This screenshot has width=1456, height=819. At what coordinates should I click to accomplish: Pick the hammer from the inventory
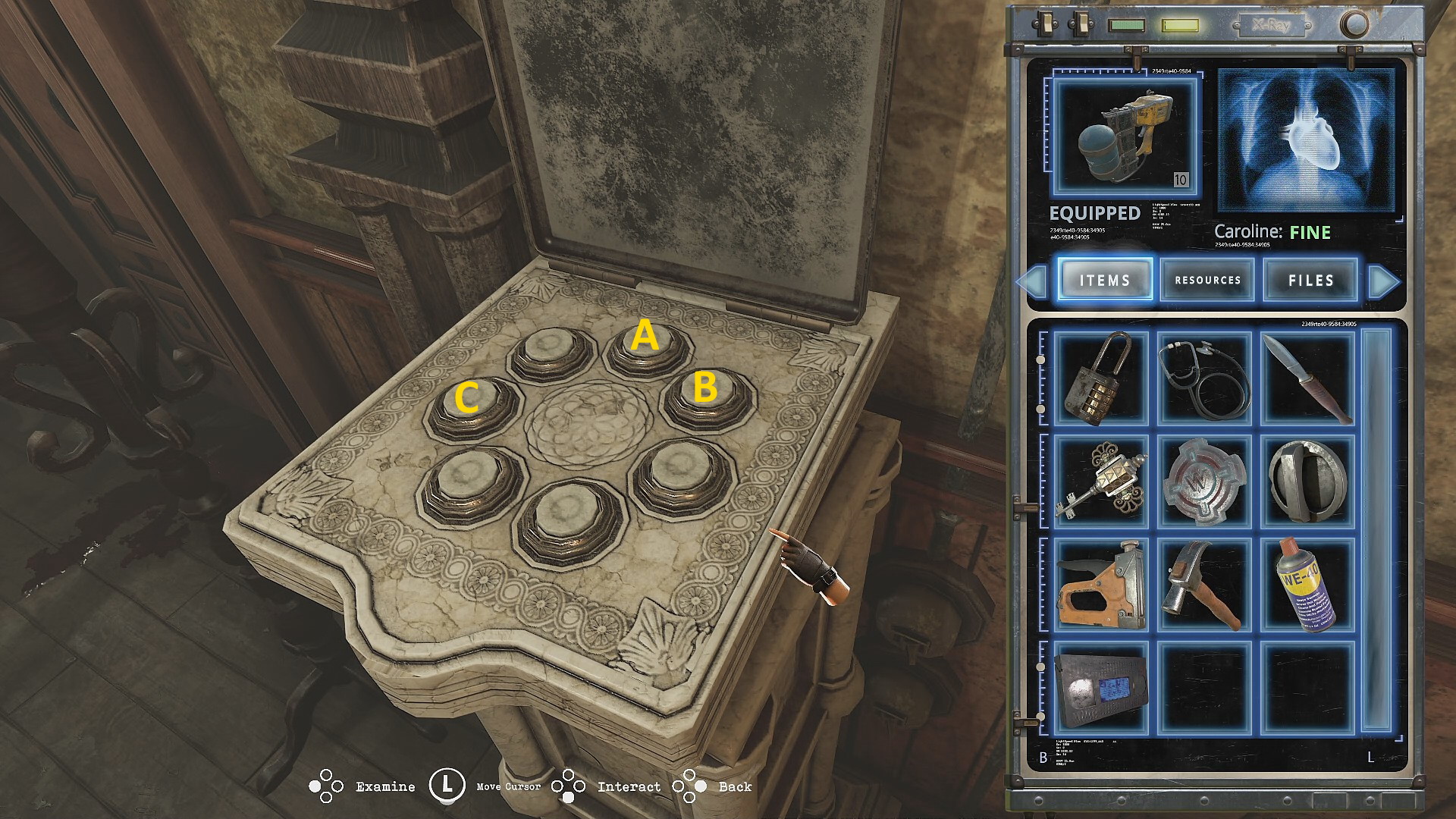click(1204, 585)
